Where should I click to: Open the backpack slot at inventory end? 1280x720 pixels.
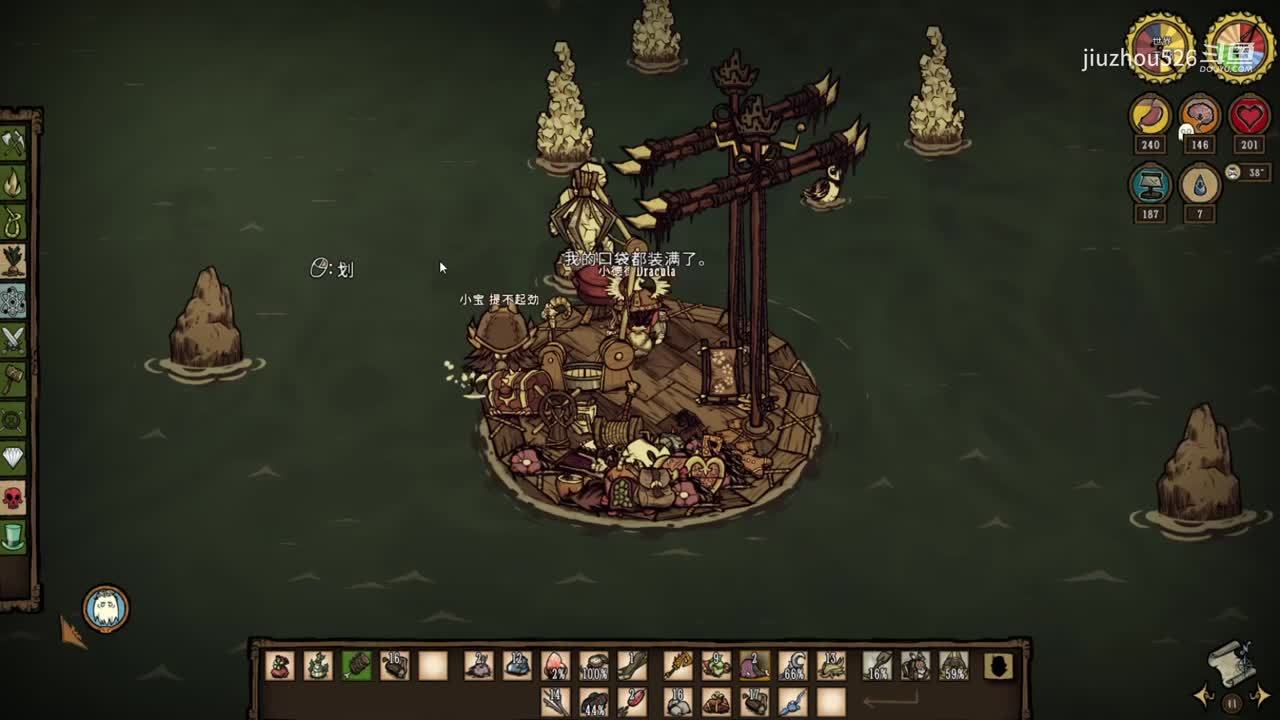pos(998,665)
